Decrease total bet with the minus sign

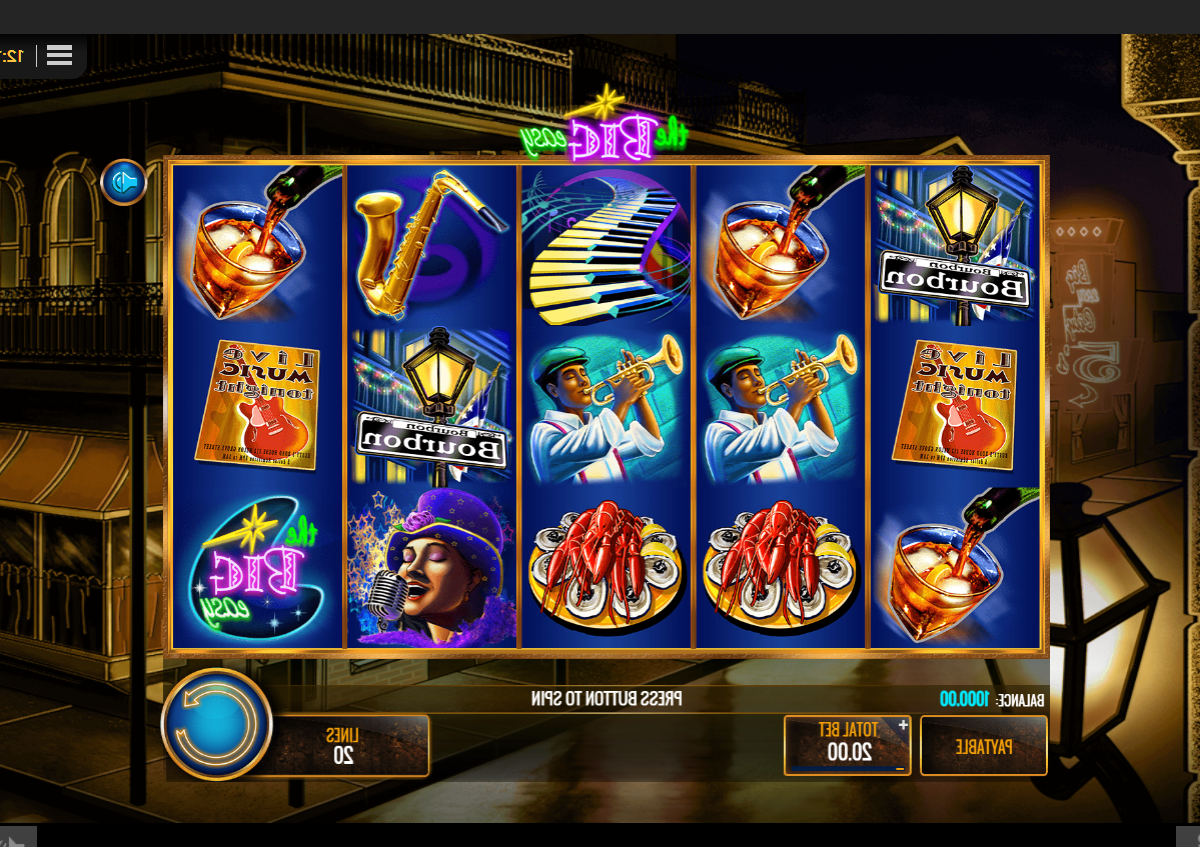coord(900,768)
